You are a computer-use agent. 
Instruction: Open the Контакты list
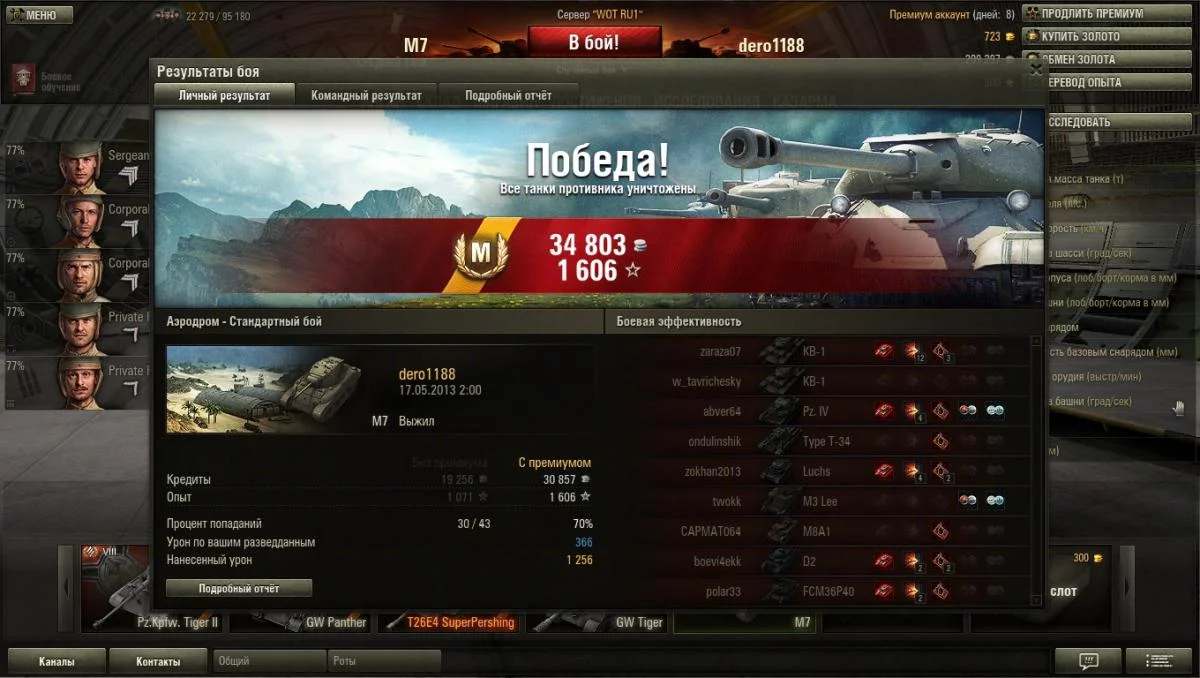pyautogui.click(x=158, y=661)
